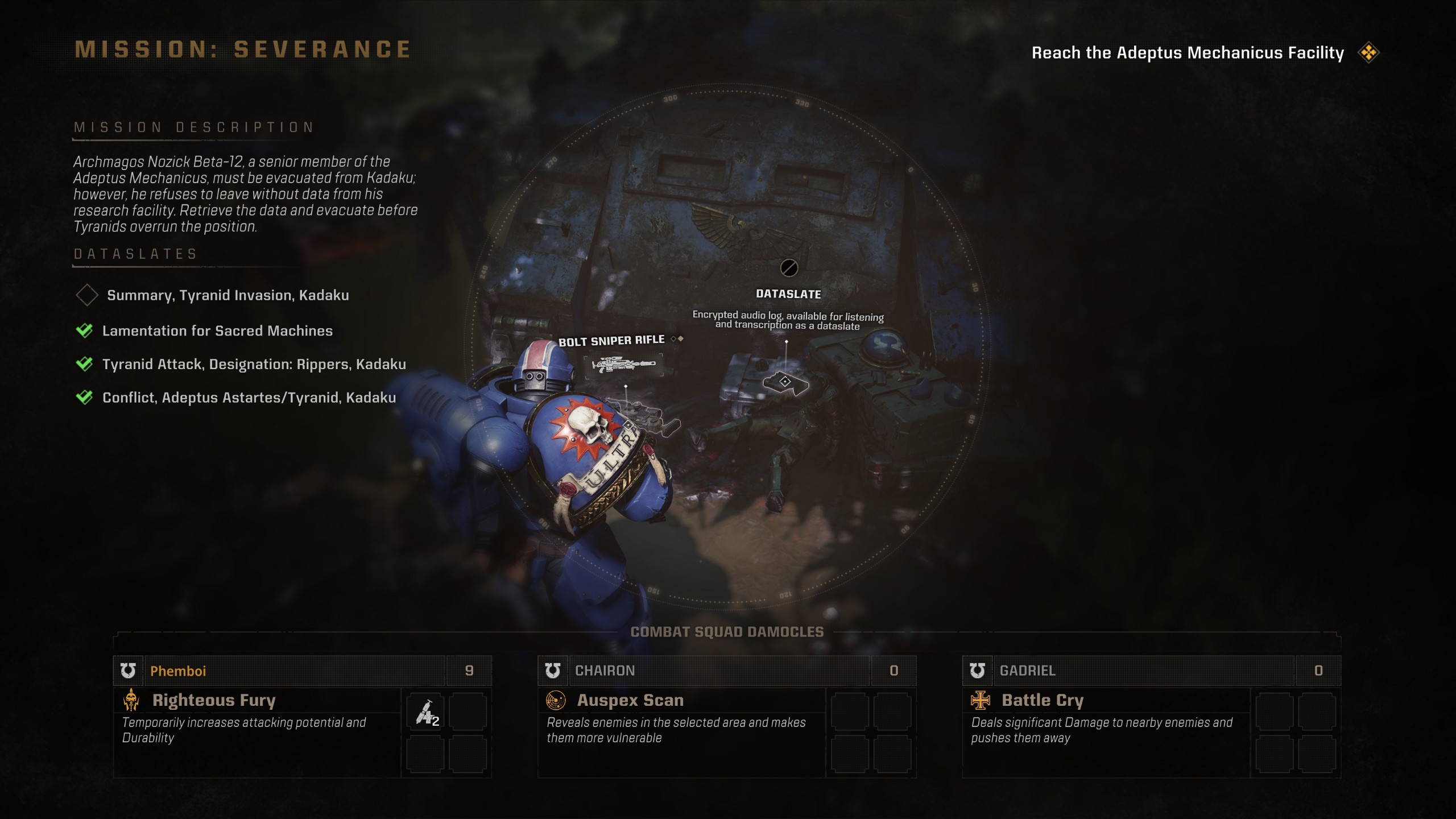
Task: Click the Battle Cry ability
Action: 1043,700
